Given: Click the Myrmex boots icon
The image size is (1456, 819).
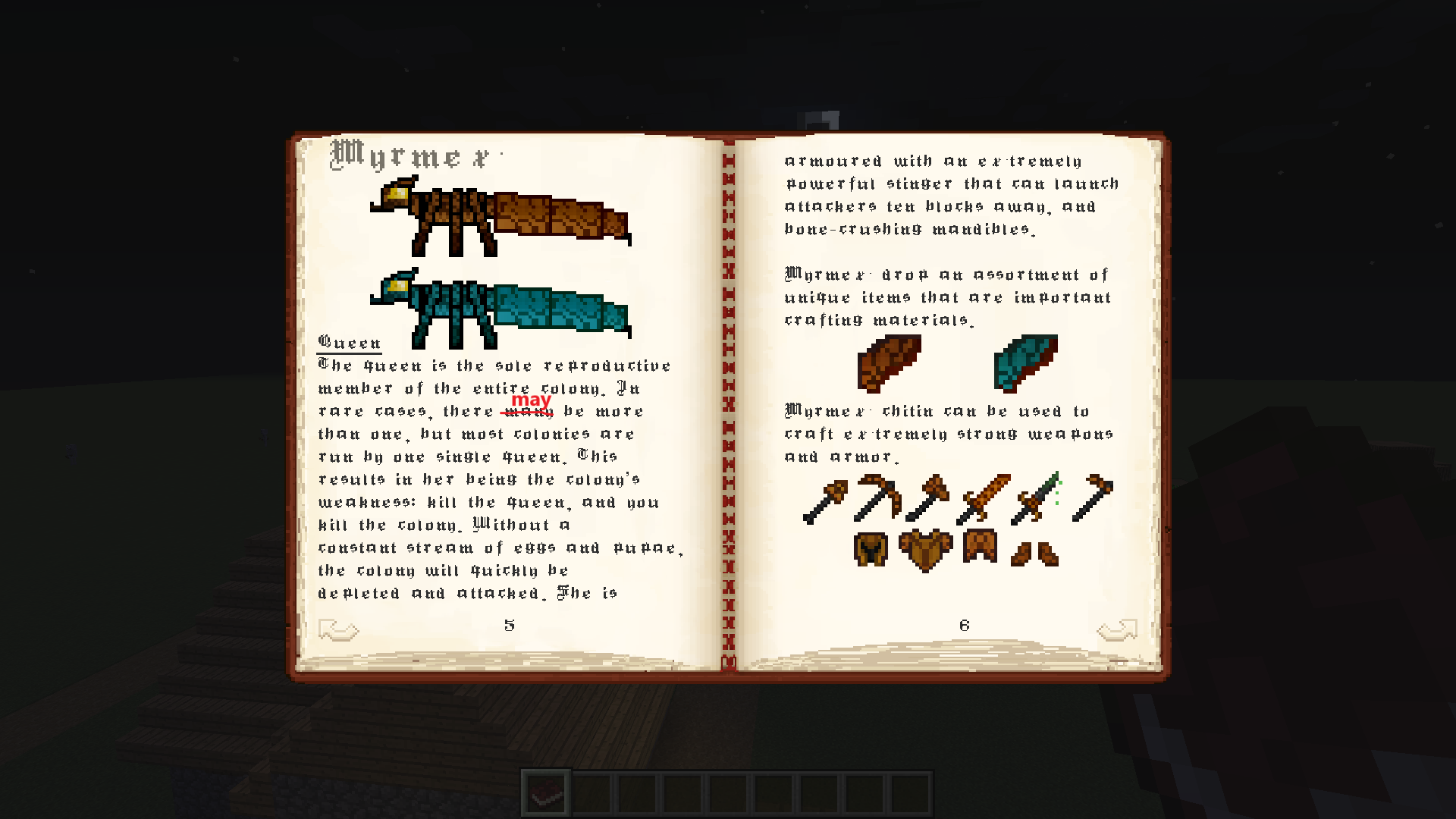Looking at the screenshot, I should [x=1035, y=554].
